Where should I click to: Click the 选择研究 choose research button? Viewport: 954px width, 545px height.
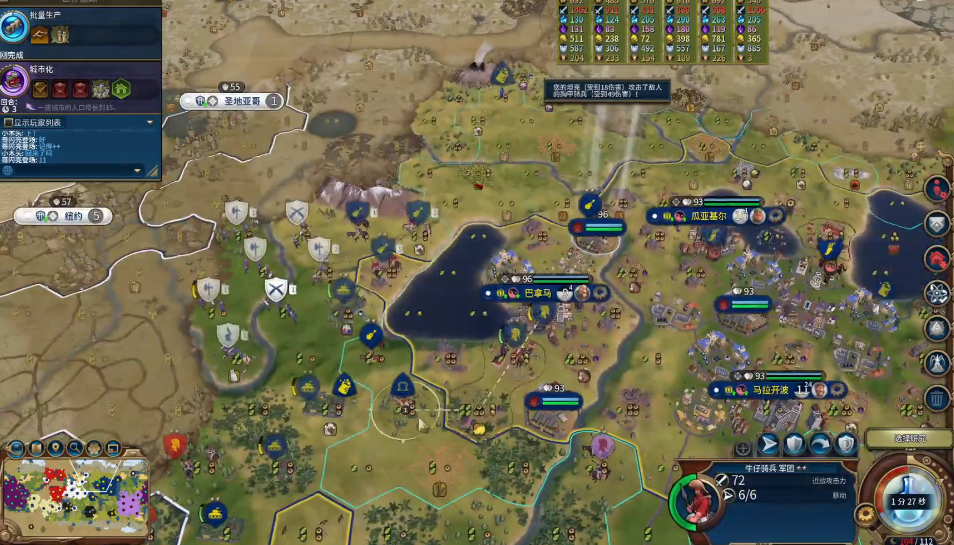coord(908,438)
